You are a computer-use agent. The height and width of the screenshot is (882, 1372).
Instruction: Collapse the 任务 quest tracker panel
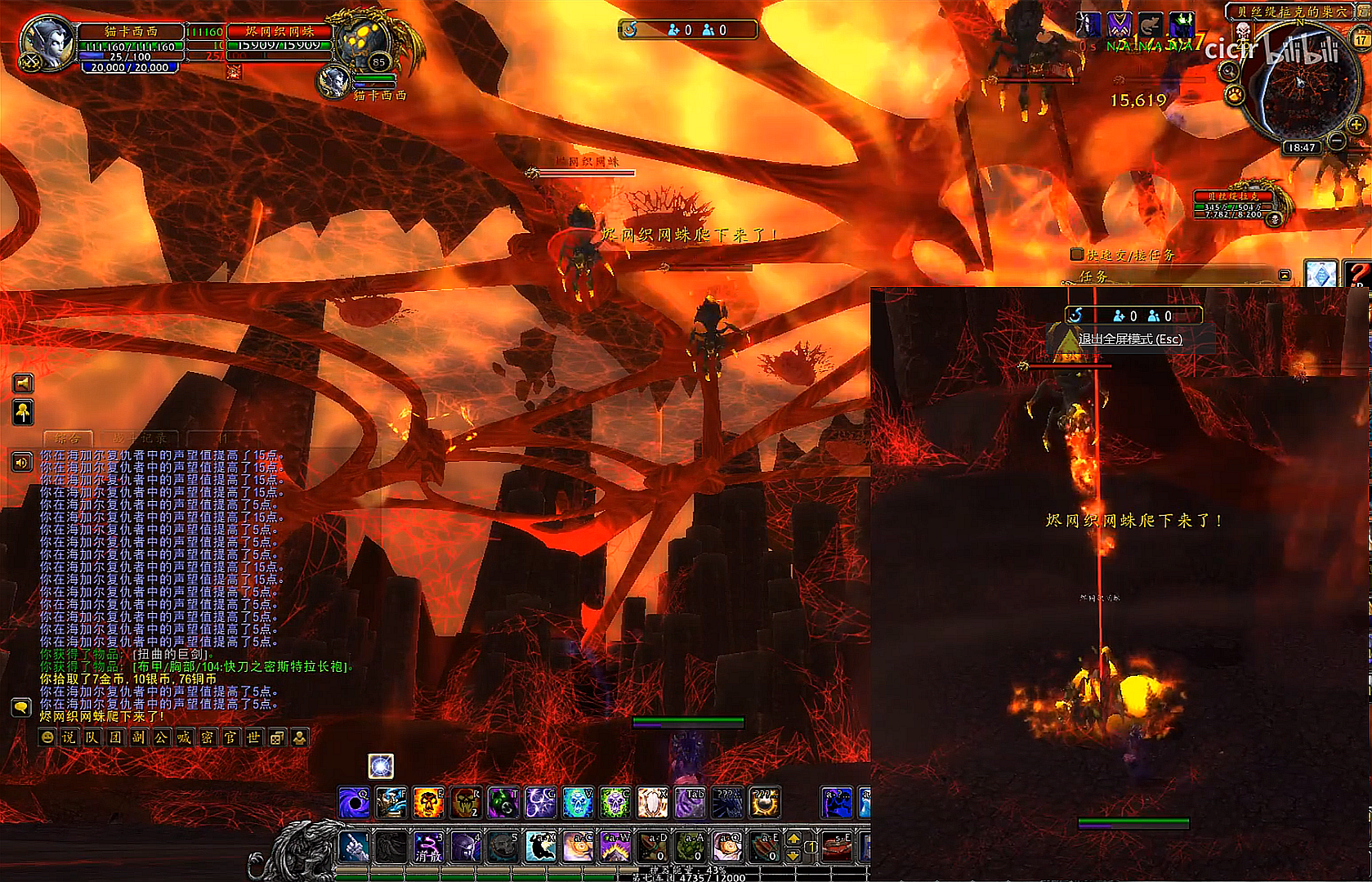(1285, 275)
